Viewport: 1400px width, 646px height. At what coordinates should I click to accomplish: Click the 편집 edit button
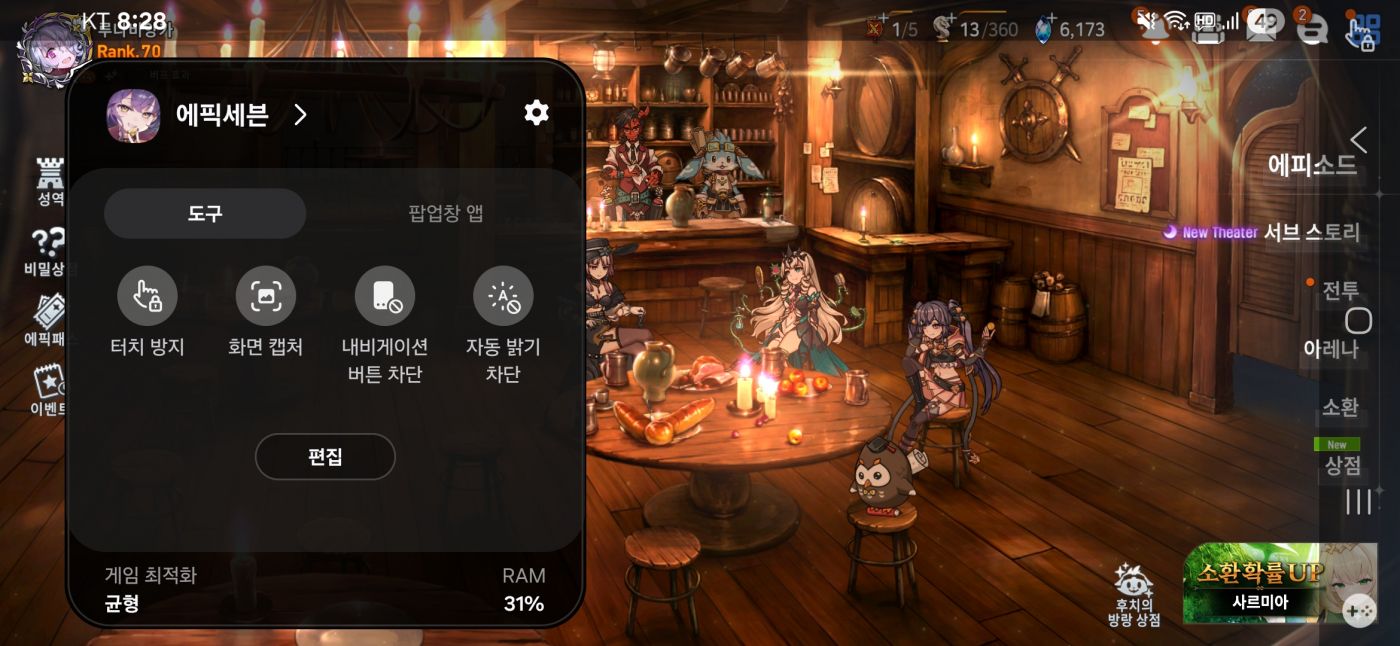(325, 457)
